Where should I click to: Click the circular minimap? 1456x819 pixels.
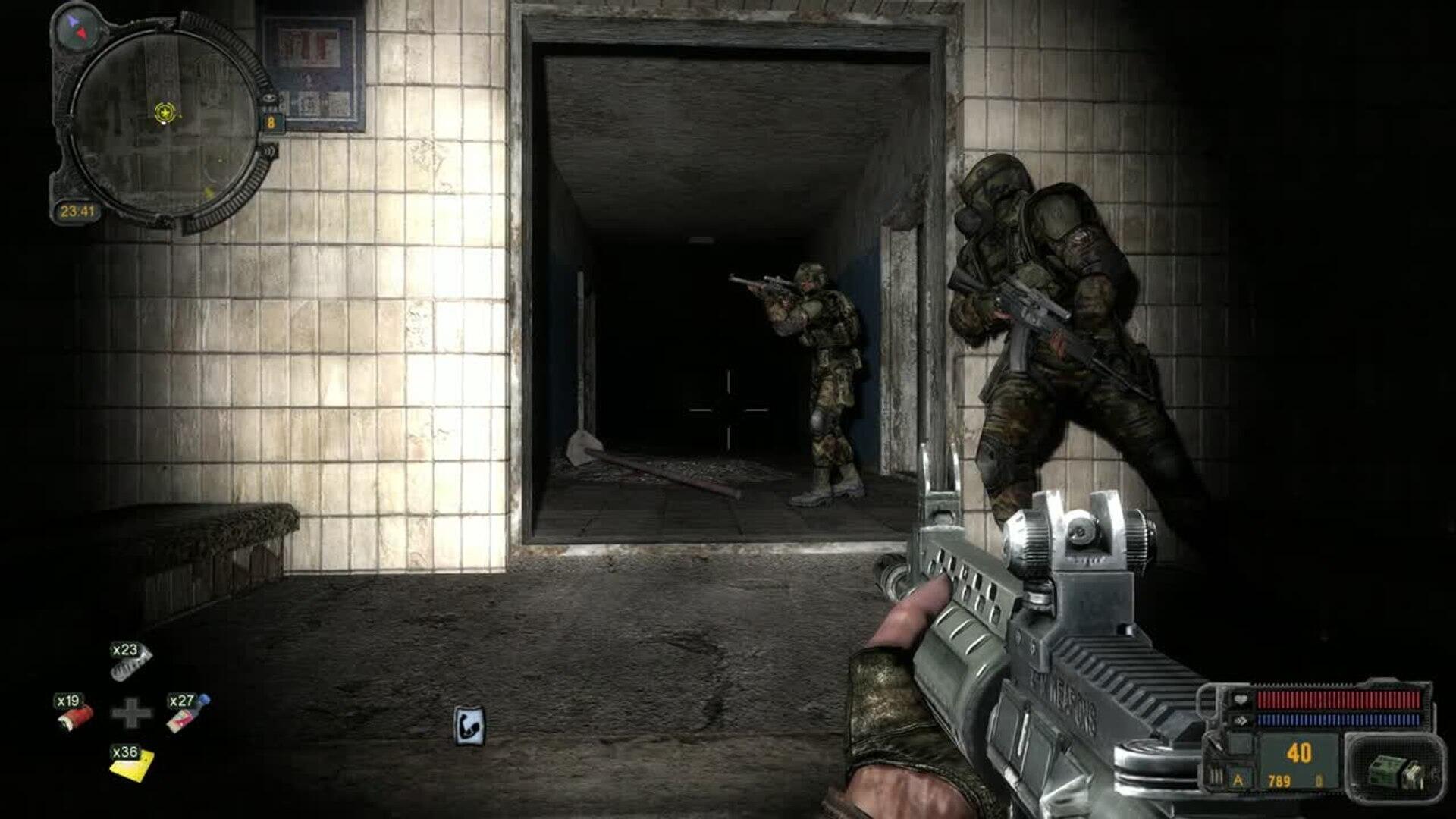click(x=165, y=121)
